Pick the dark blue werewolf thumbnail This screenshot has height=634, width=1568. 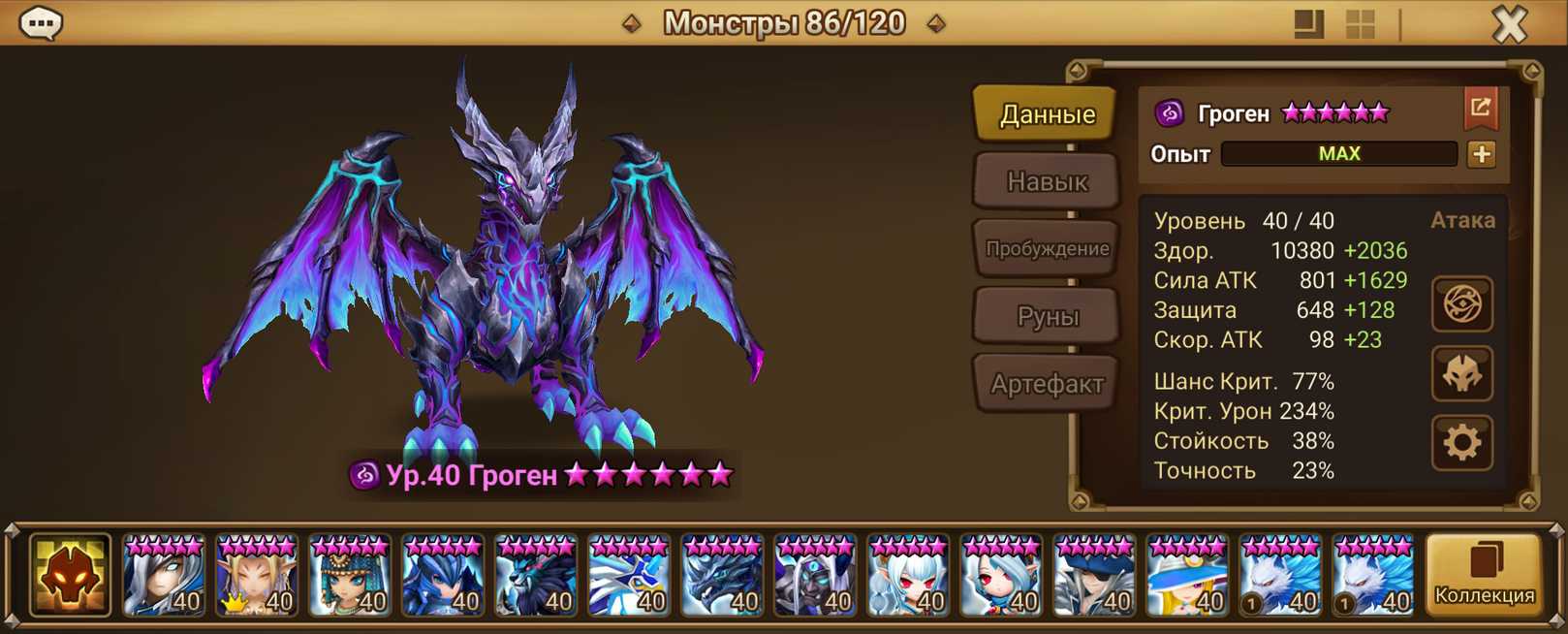[x=536, y=576]
